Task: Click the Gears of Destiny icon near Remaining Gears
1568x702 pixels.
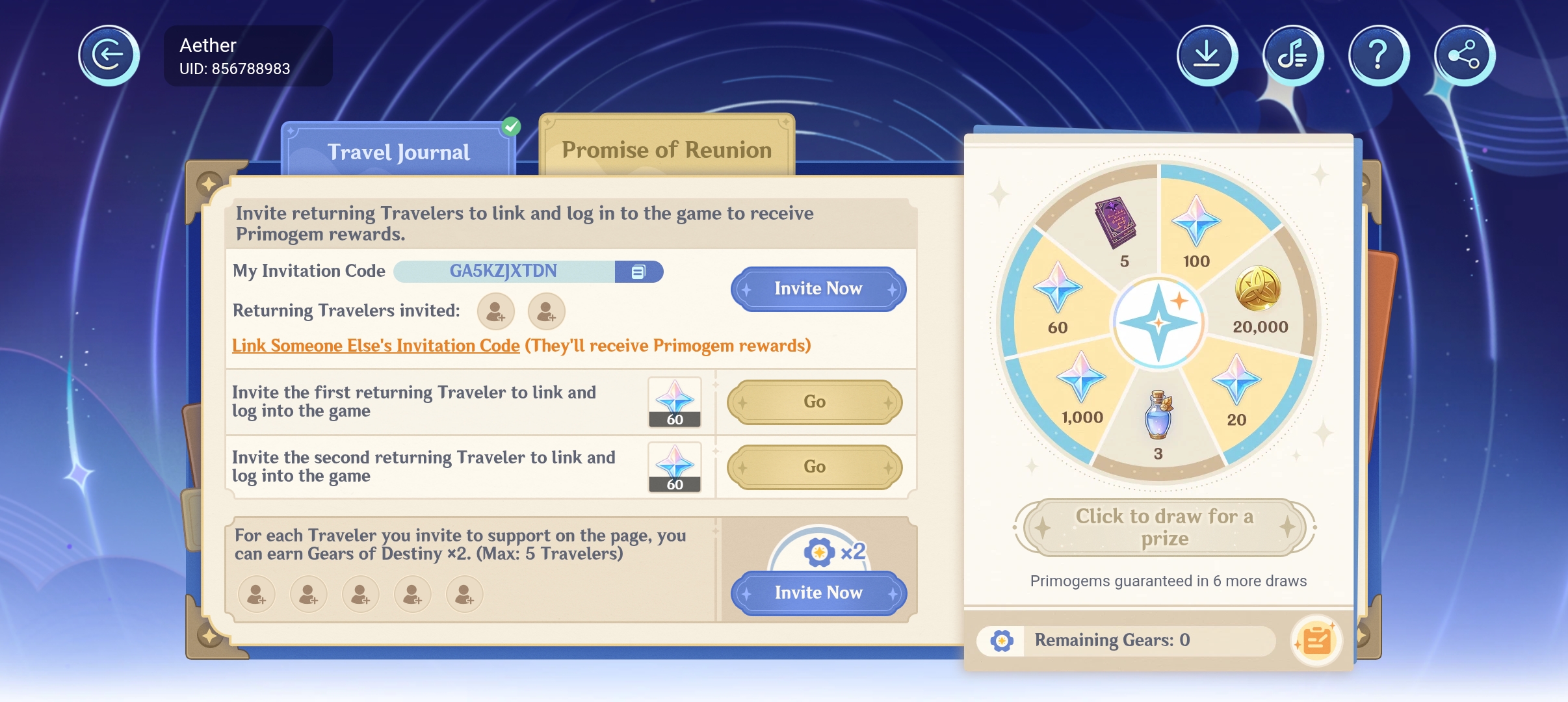Action: (1002, 640)
